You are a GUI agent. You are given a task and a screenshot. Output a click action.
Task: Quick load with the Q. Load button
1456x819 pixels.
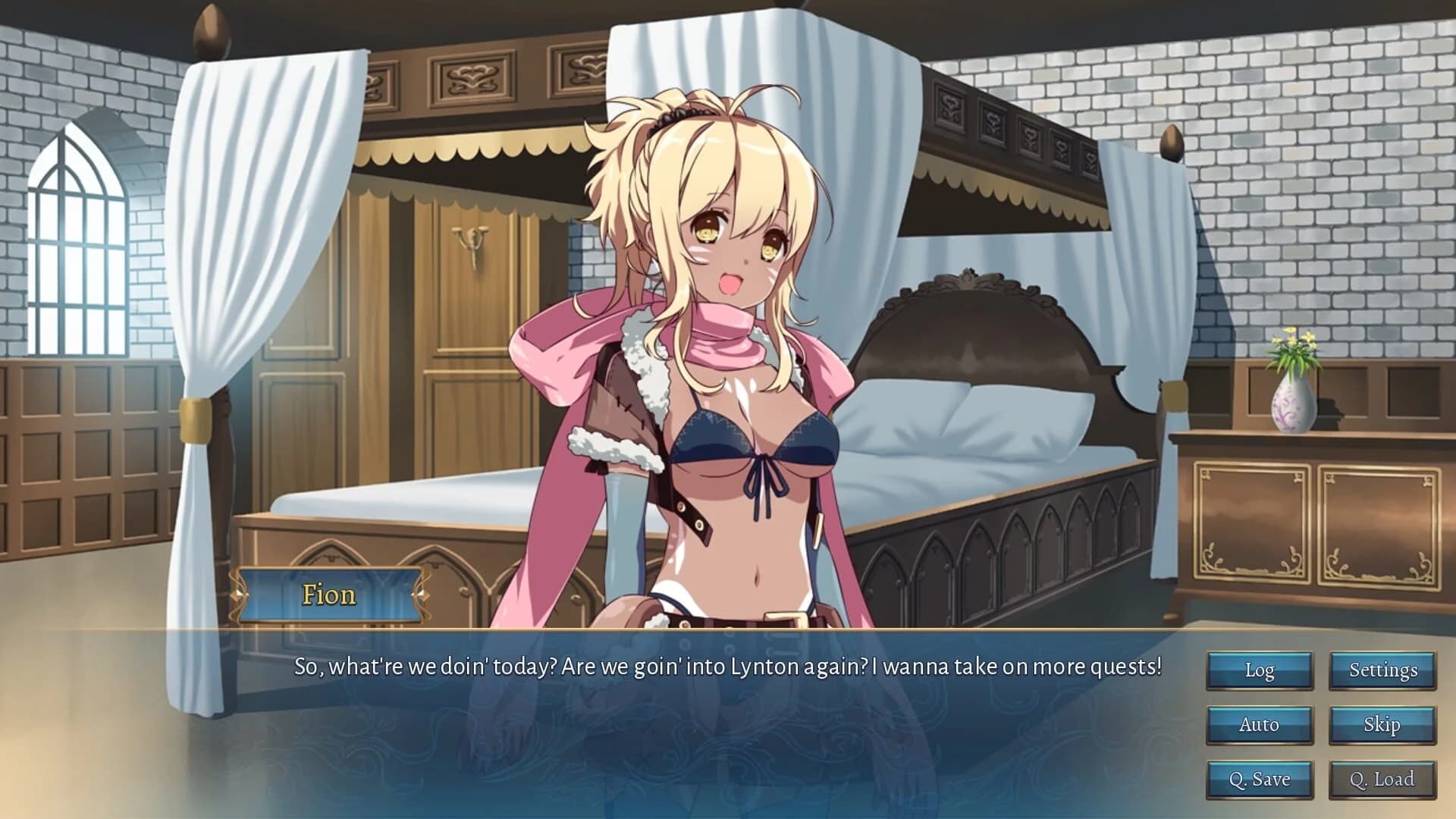(1382, 779)
